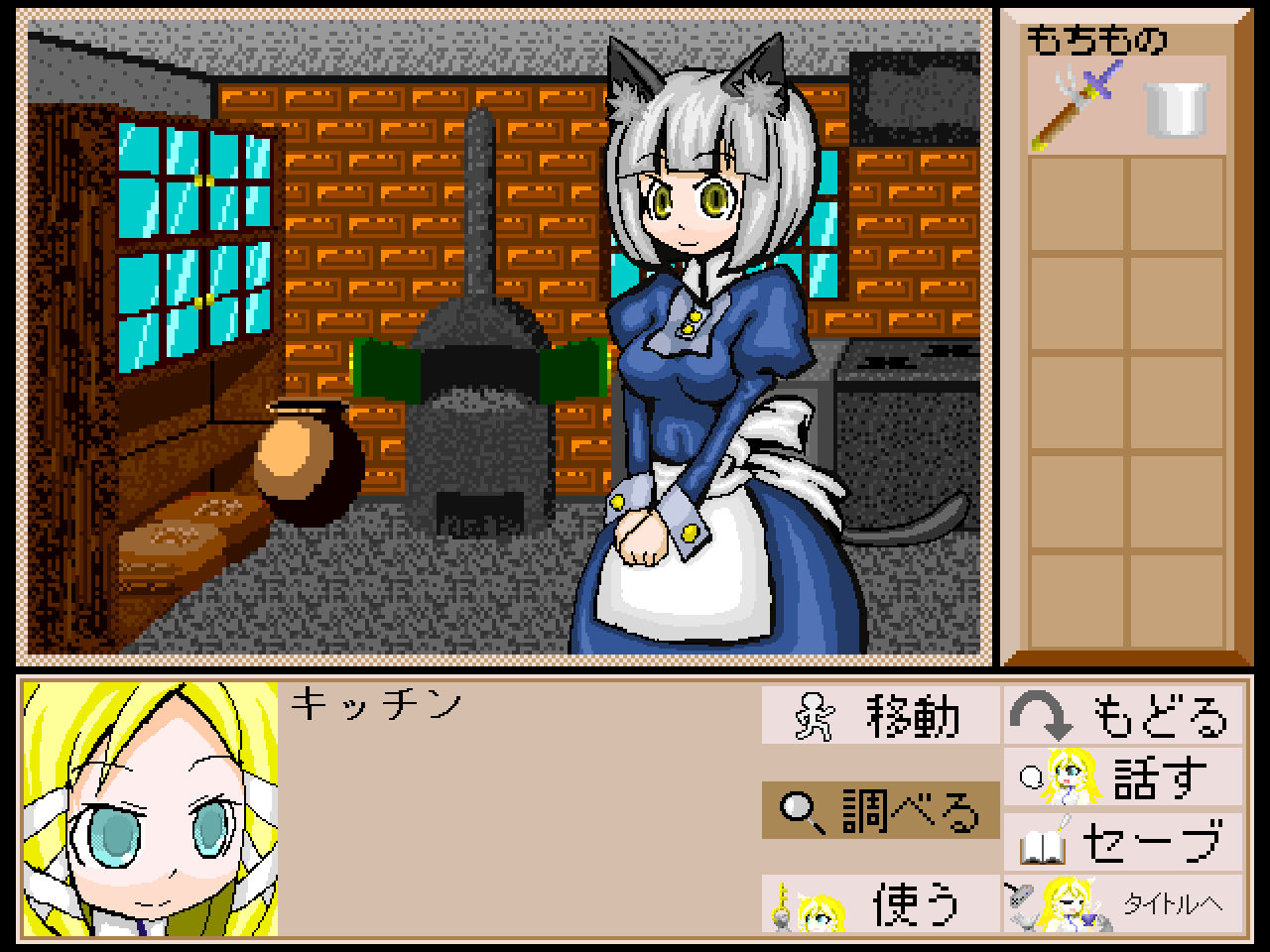Click the key icon on the 使う button
This screenshot has width=1270, height=952.
(782, 907)
